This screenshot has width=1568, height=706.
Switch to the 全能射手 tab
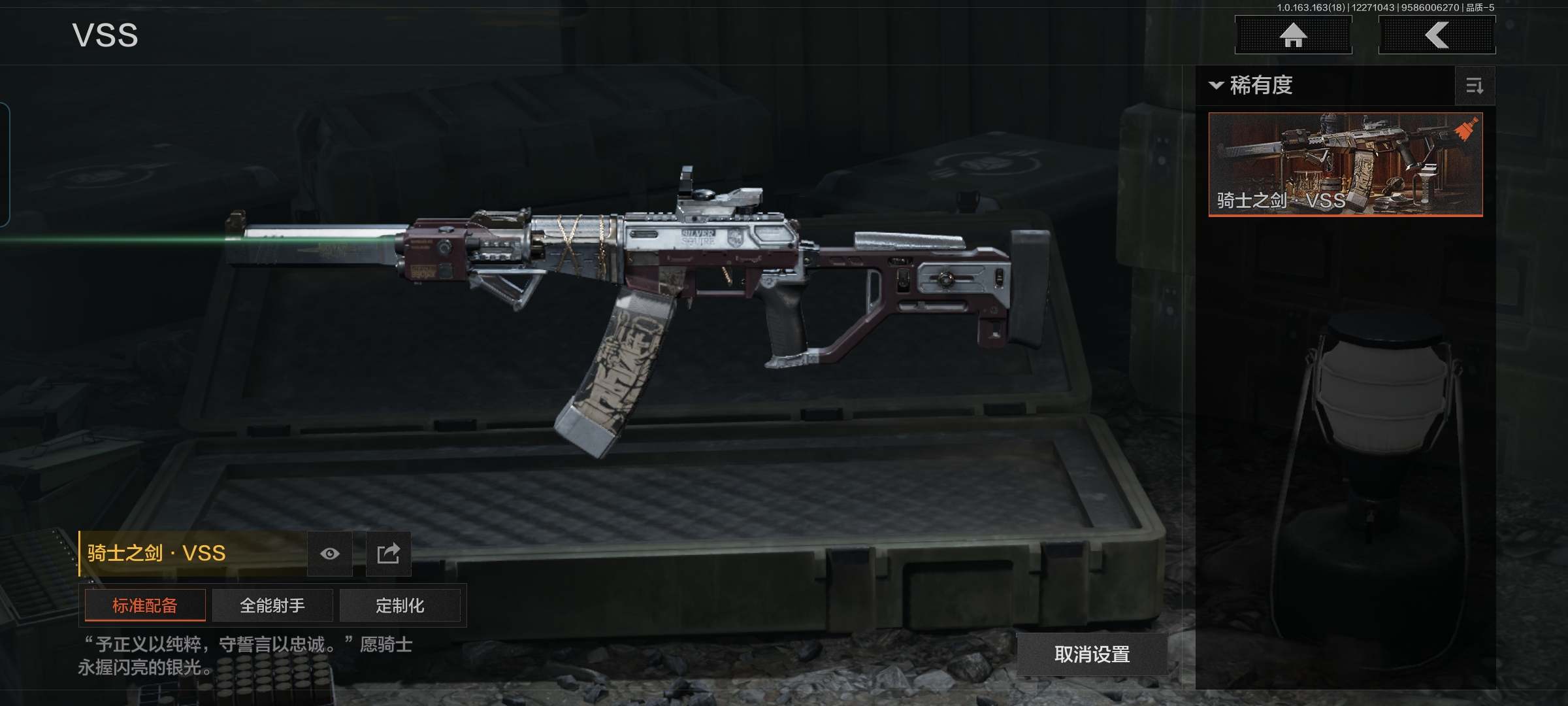tap(272, 605)
